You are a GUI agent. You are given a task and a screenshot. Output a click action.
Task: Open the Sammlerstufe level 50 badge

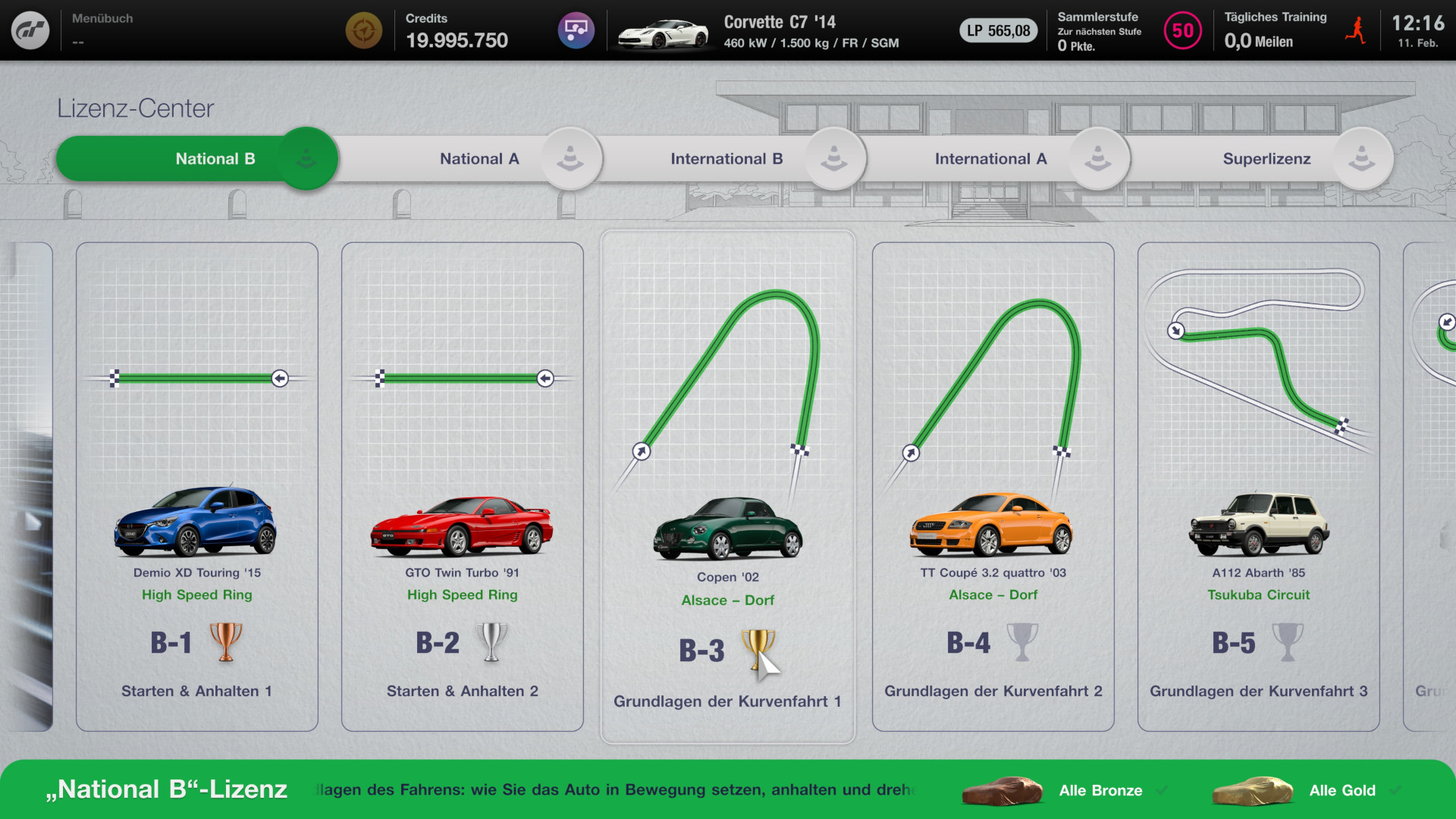tap(1182, 31)
